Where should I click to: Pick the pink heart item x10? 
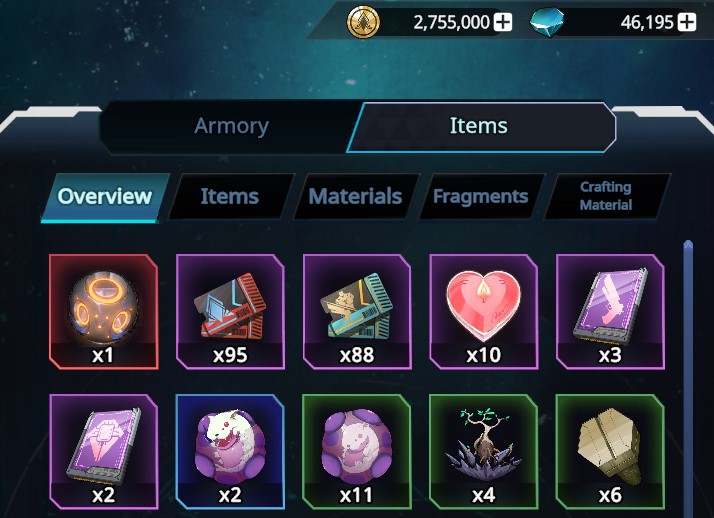(x=483, y=311)
